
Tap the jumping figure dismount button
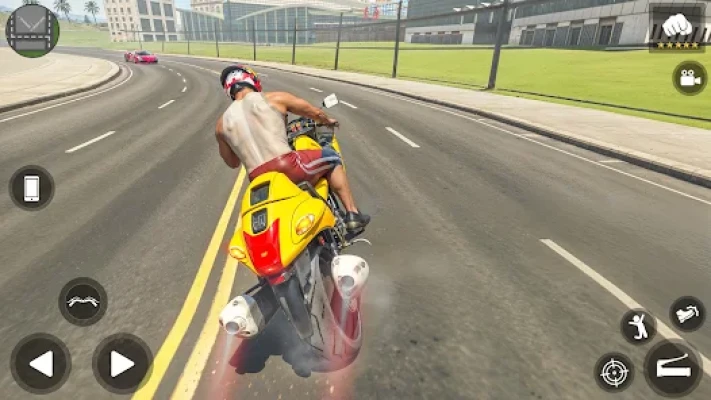coord(638,326)
